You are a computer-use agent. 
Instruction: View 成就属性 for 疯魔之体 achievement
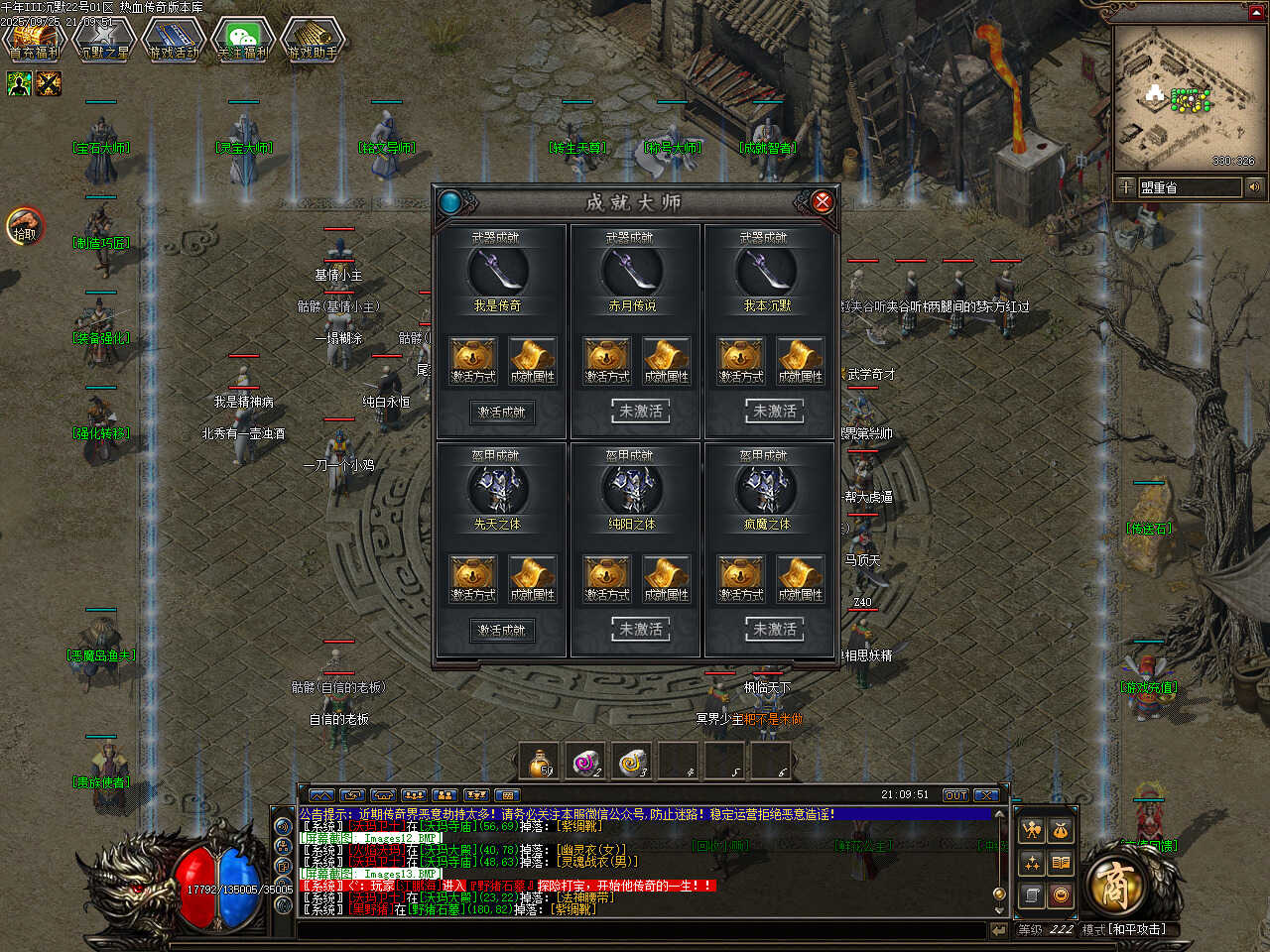800,578
